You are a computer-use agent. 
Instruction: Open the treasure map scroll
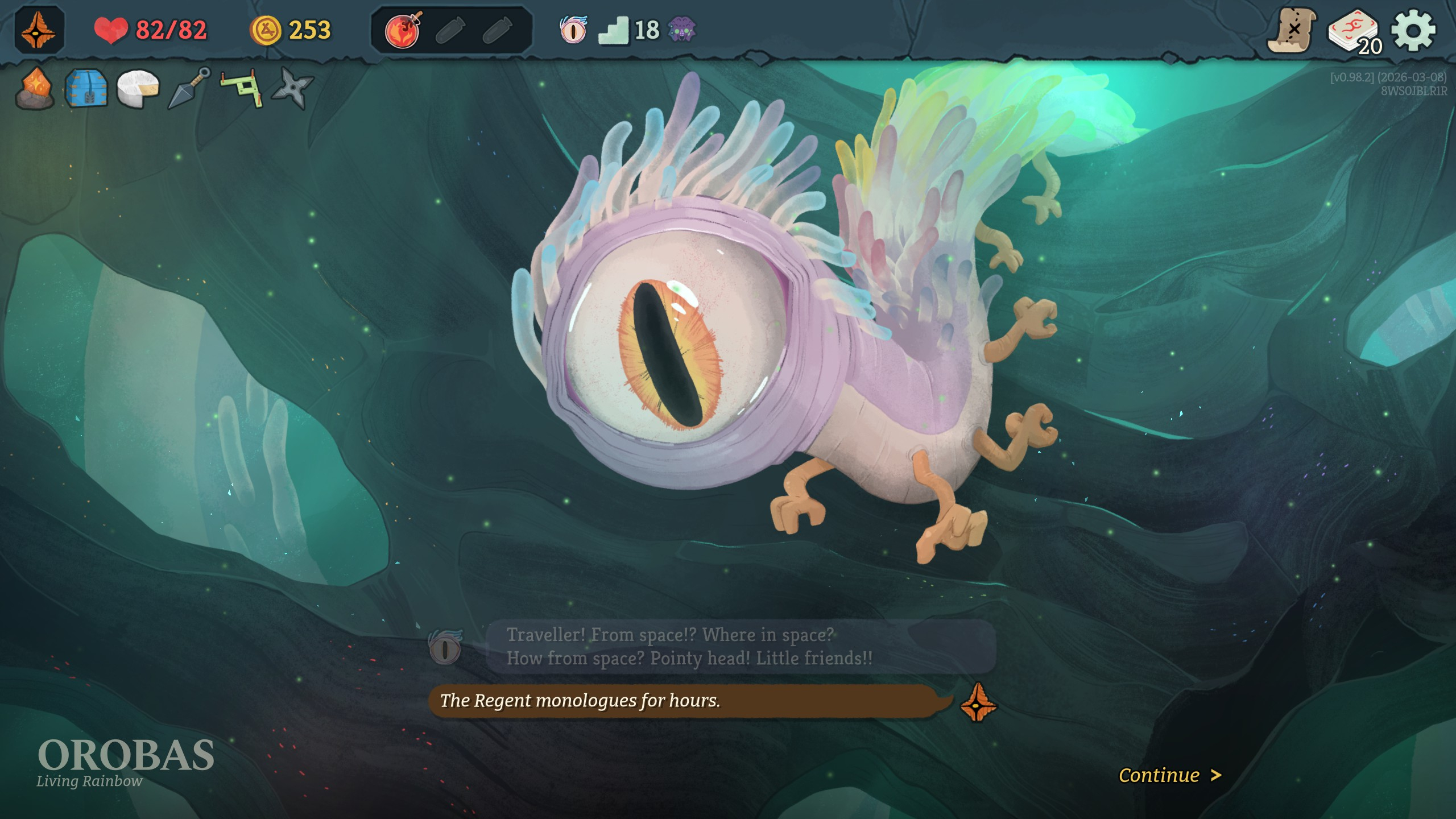click(1292, 30)
